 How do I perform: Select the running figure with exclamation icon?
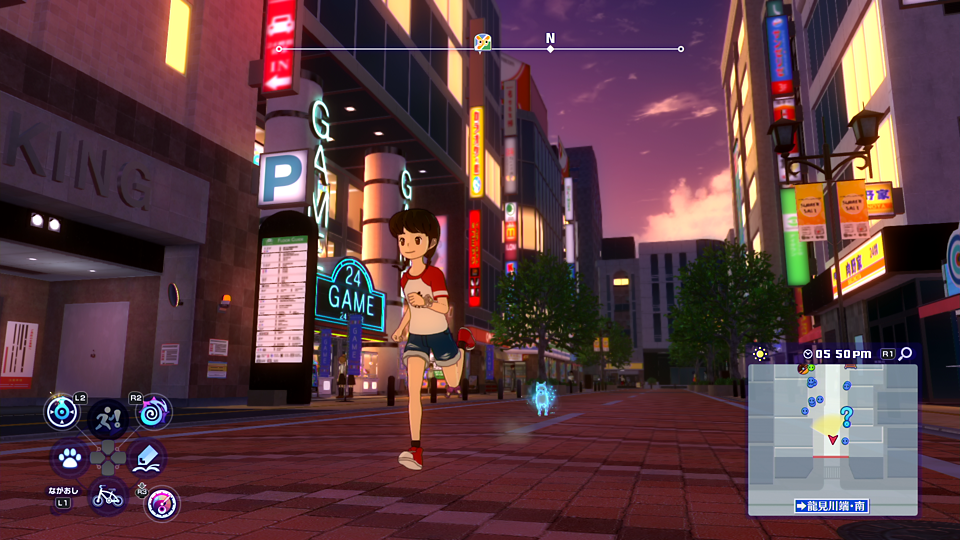click(108, 418)
